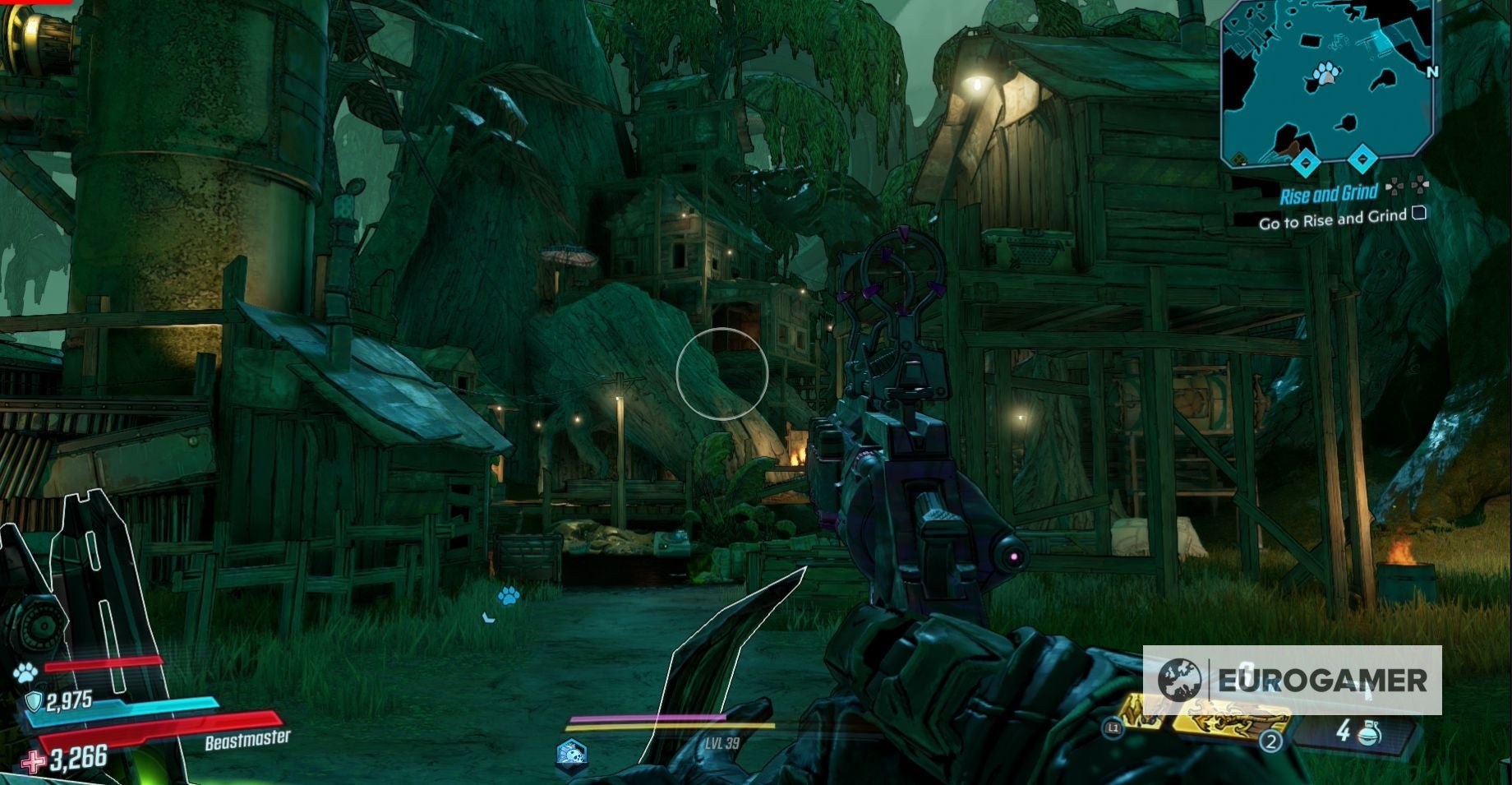This screenshot has height=785, width=1512.
Task: Select the shield icon next to 2,975
Action: [x=34, y=700]
